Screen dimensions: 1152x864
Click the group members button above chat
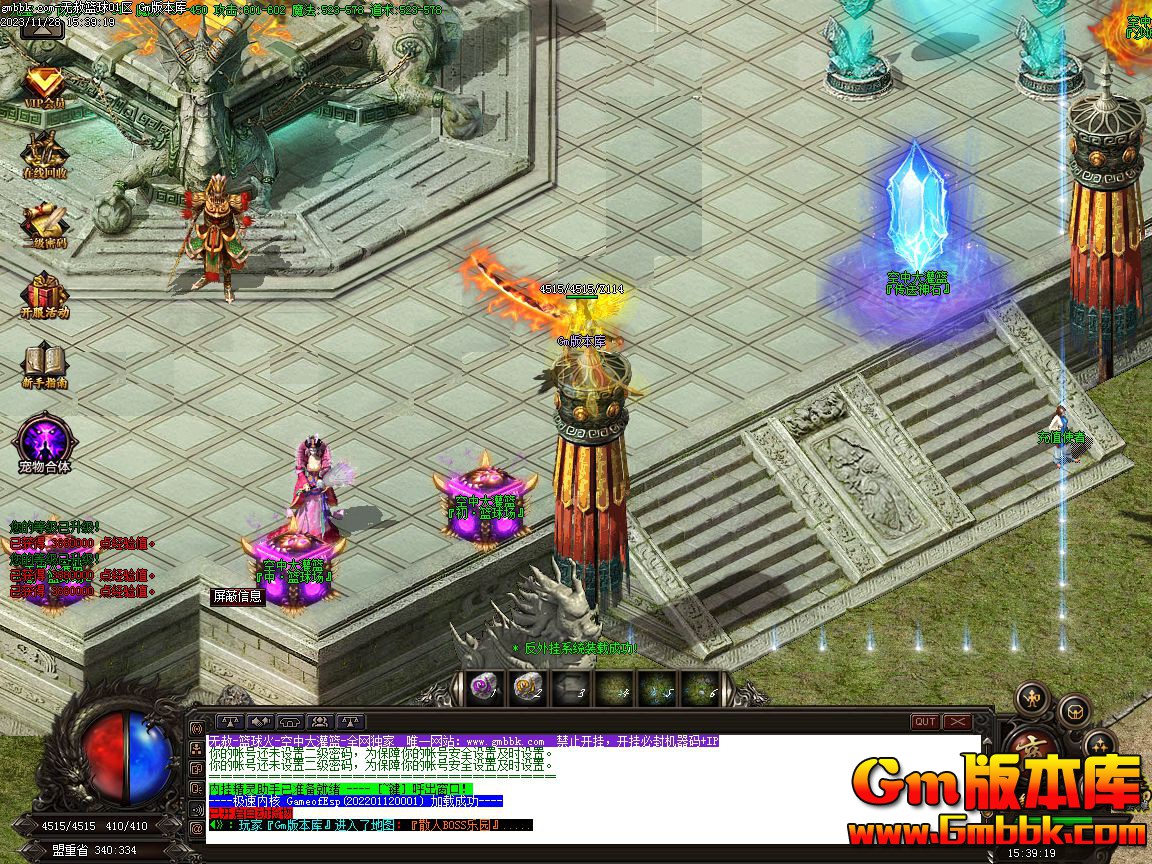pyautogui.click(x=321, y=721)
